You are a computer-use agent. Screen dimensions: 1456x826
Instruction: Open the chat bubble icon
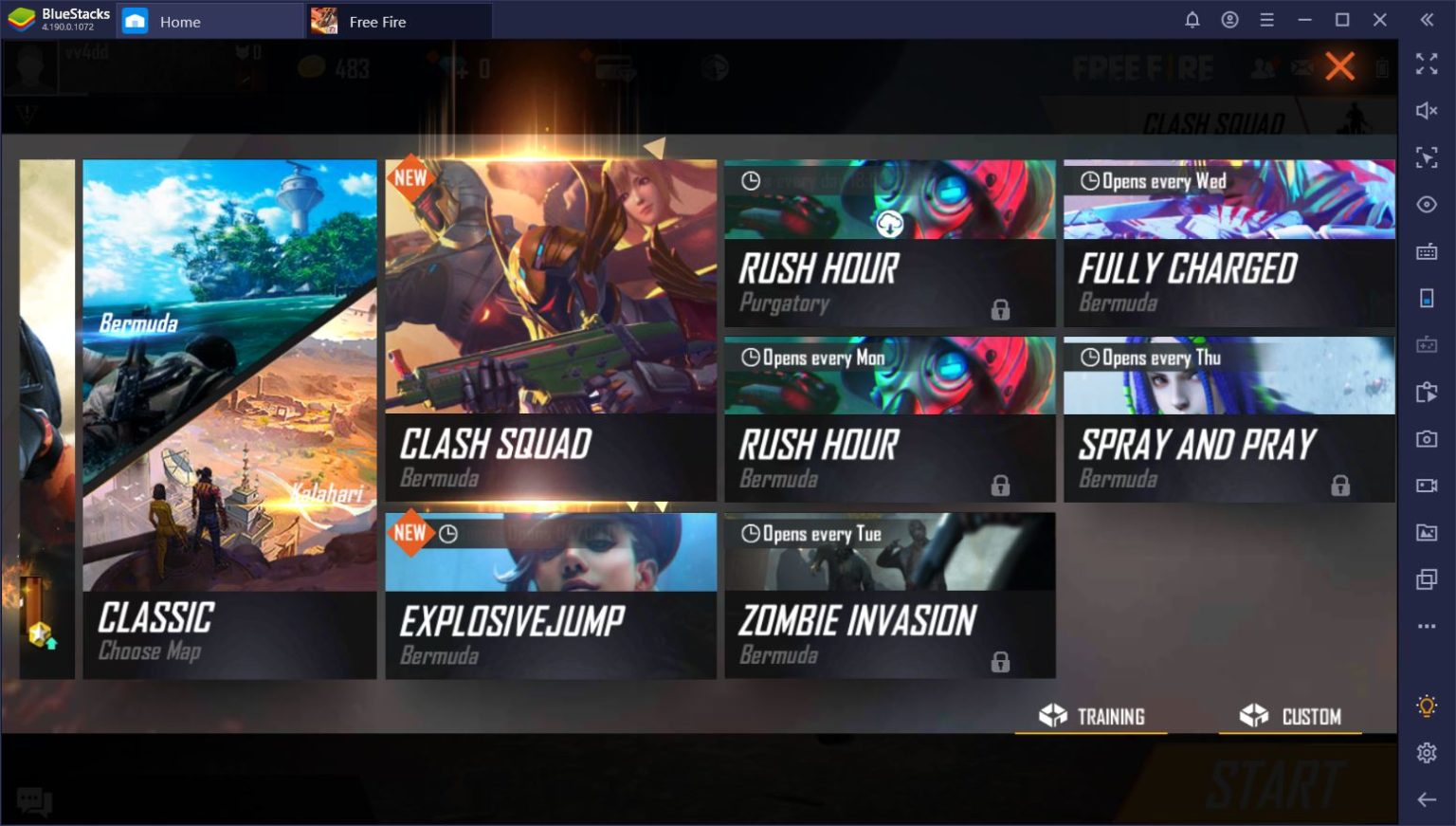point(34,801)
